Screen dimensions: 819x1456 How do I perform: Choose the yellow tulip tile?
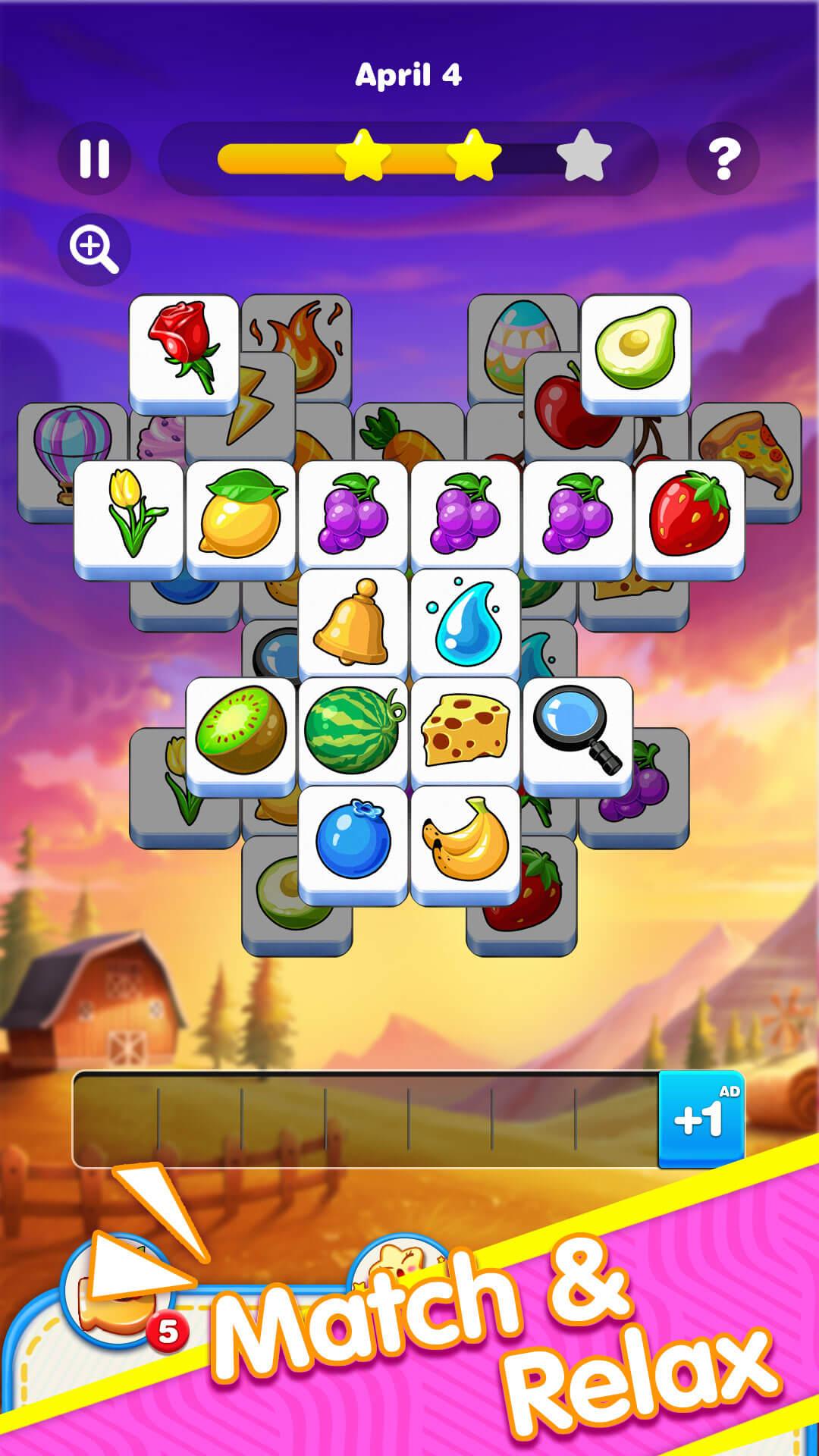[129, 516]
